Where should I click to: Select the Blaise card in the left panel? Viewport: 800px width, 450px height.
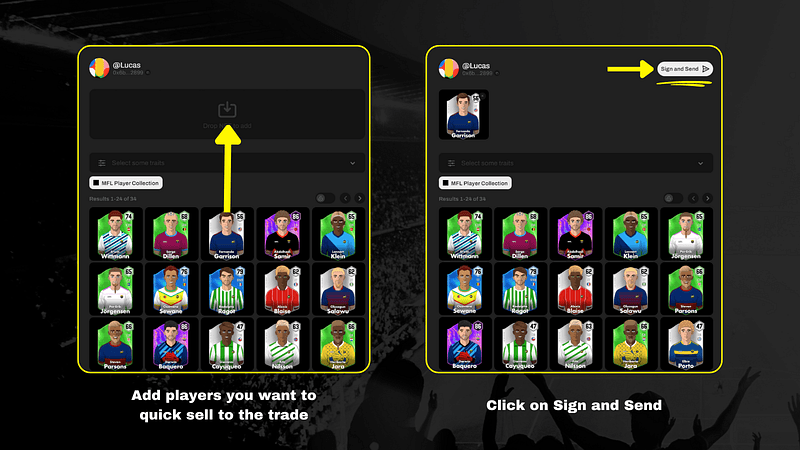tap(283, 289)
